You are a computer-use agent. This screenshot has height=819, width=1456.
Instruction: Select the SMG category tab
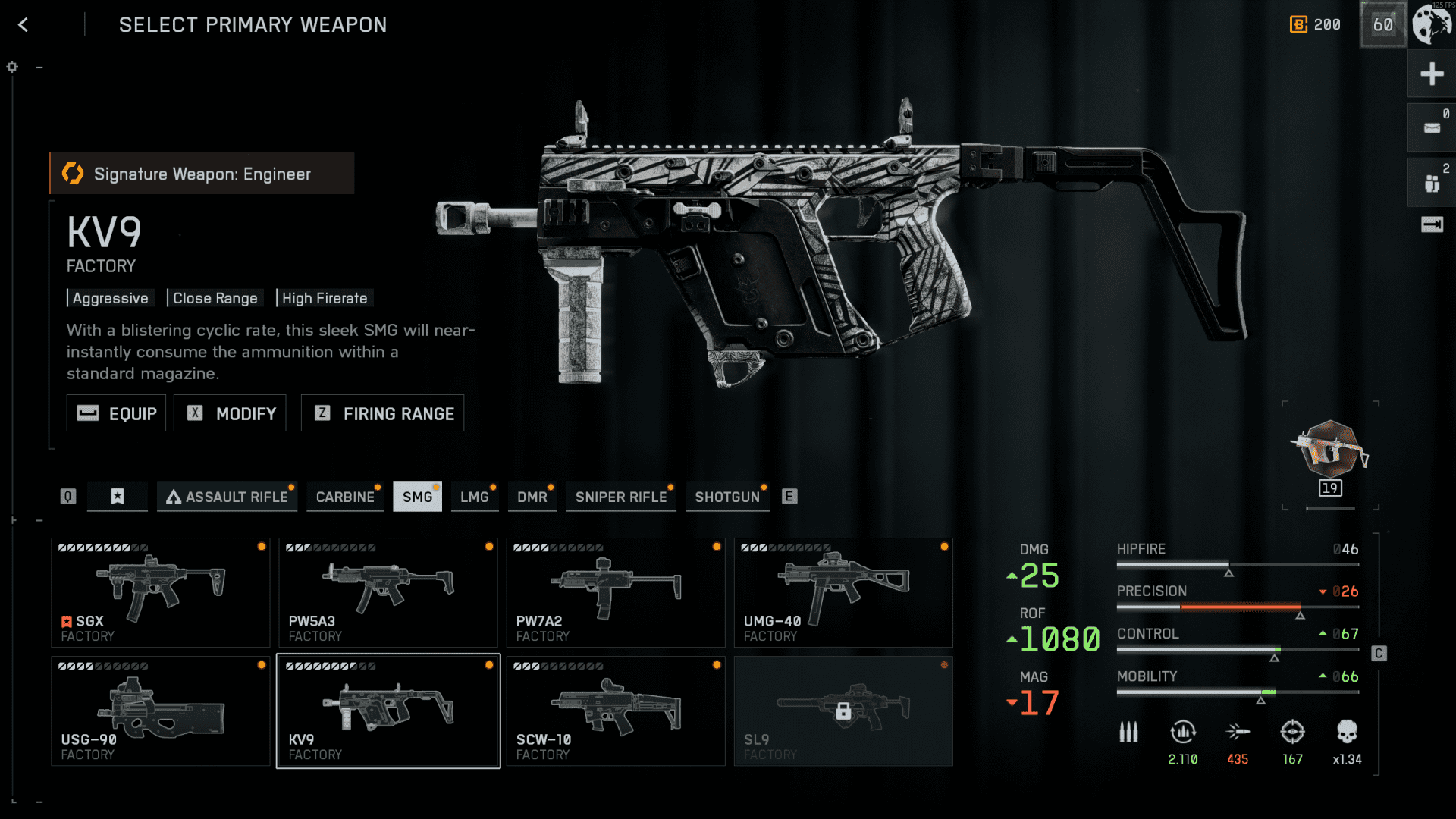pyautogui.click(x=417, y=497)
